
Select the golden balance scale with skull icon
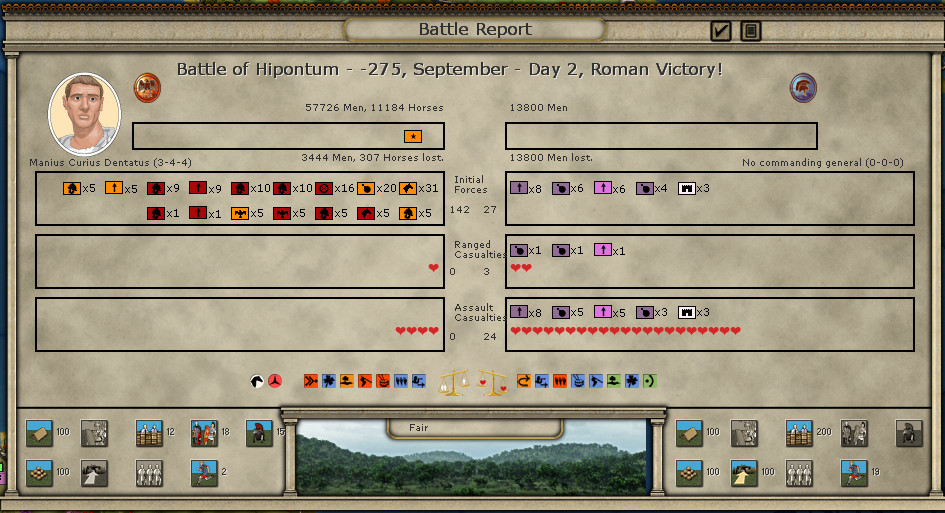tap(455, 382)
